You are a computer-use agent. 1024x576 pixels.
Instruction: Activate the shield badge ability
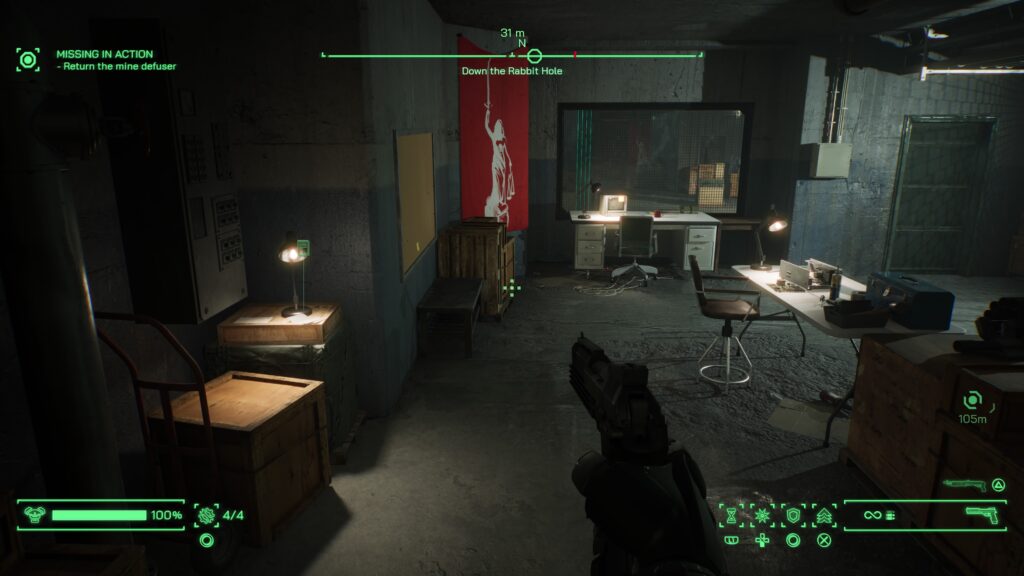pyautogui.click(x=793, y=515)
